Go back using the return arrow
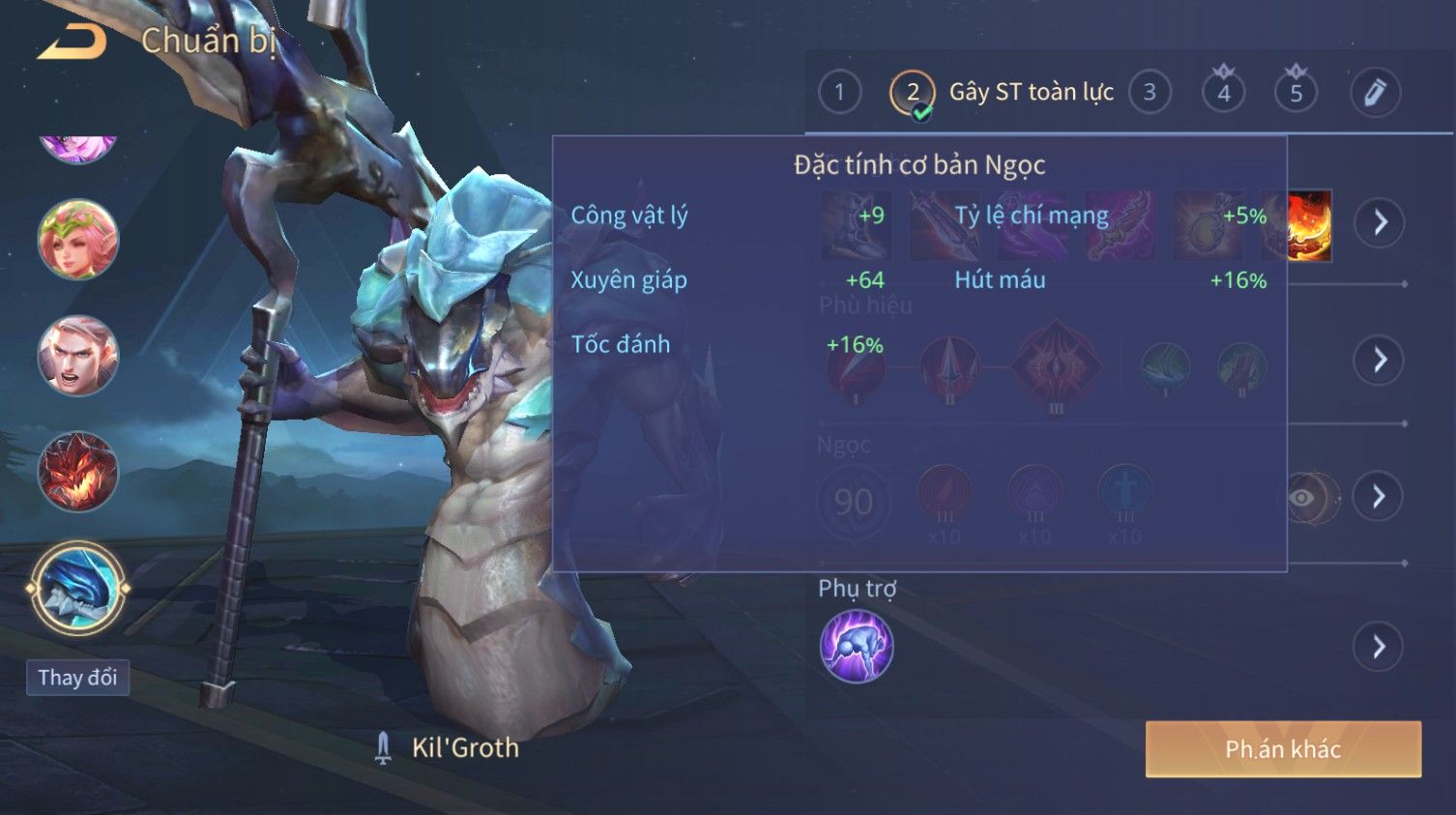The height and width of the screenshot is (815, 1456). point(73,42)
